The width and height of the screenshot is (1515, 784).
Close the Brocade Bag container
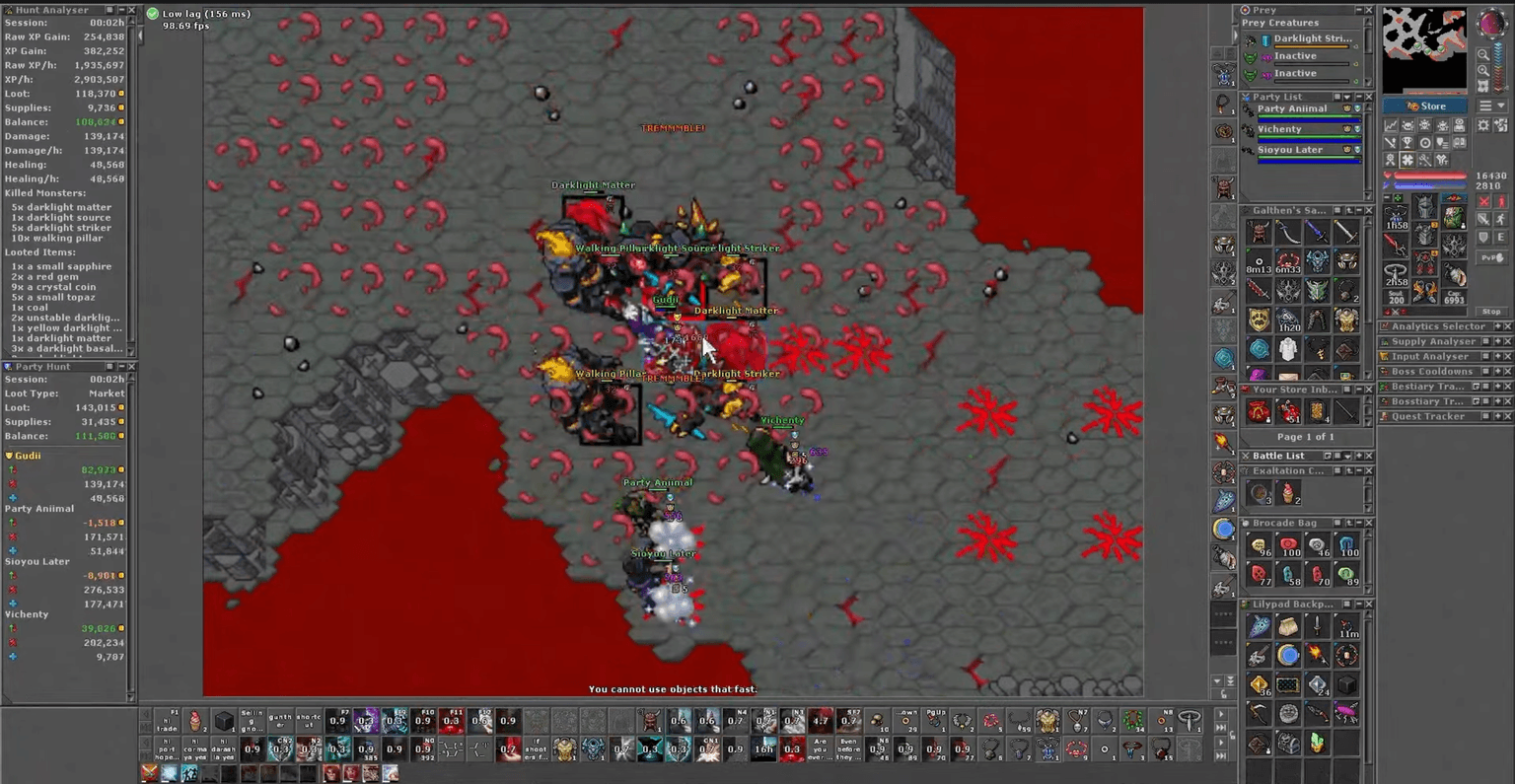pyautogui.click(x=1369, y=523)
